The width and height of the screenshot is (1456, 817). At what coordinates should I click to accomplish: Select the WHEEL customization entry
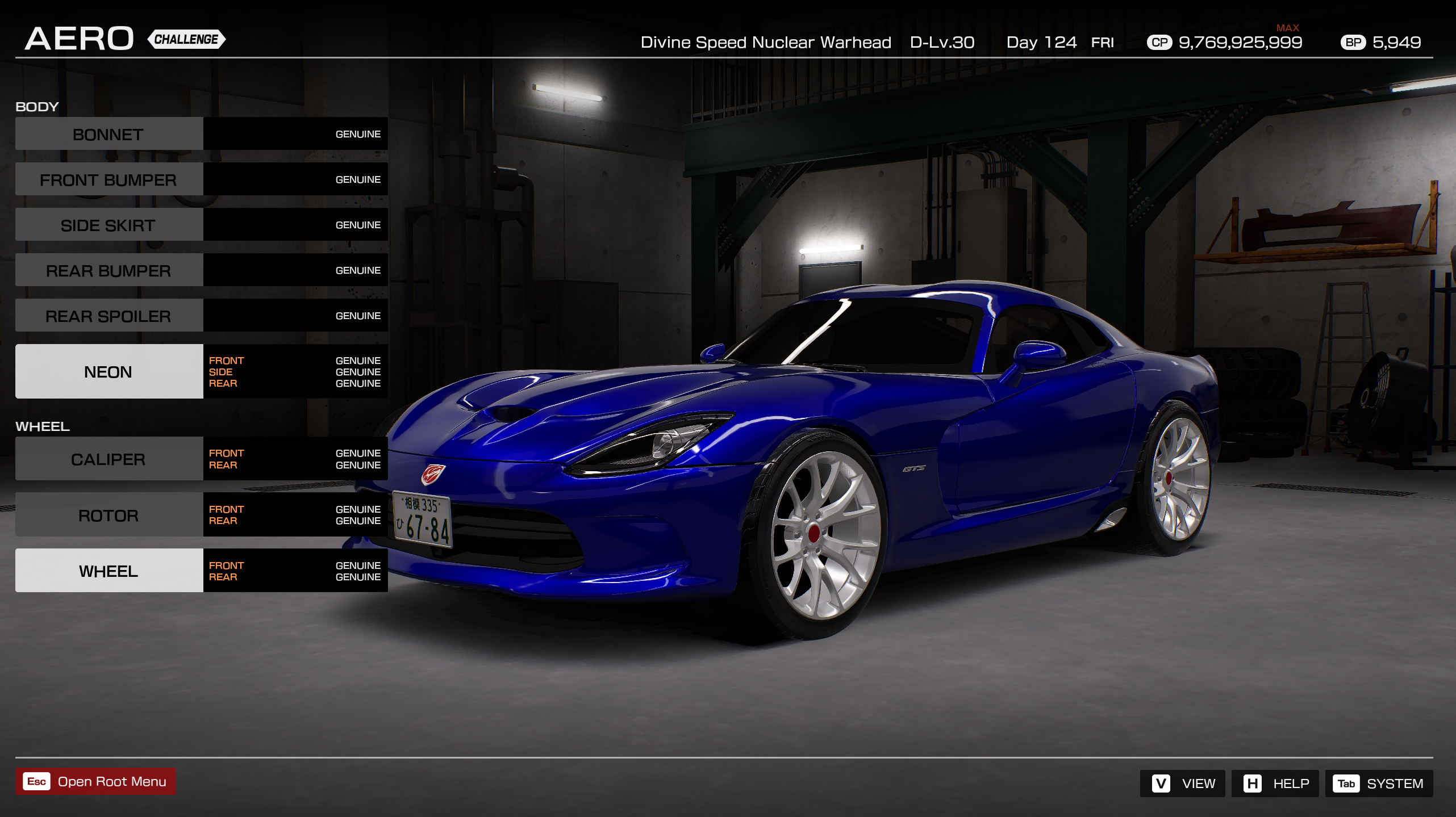pos(108,571)
